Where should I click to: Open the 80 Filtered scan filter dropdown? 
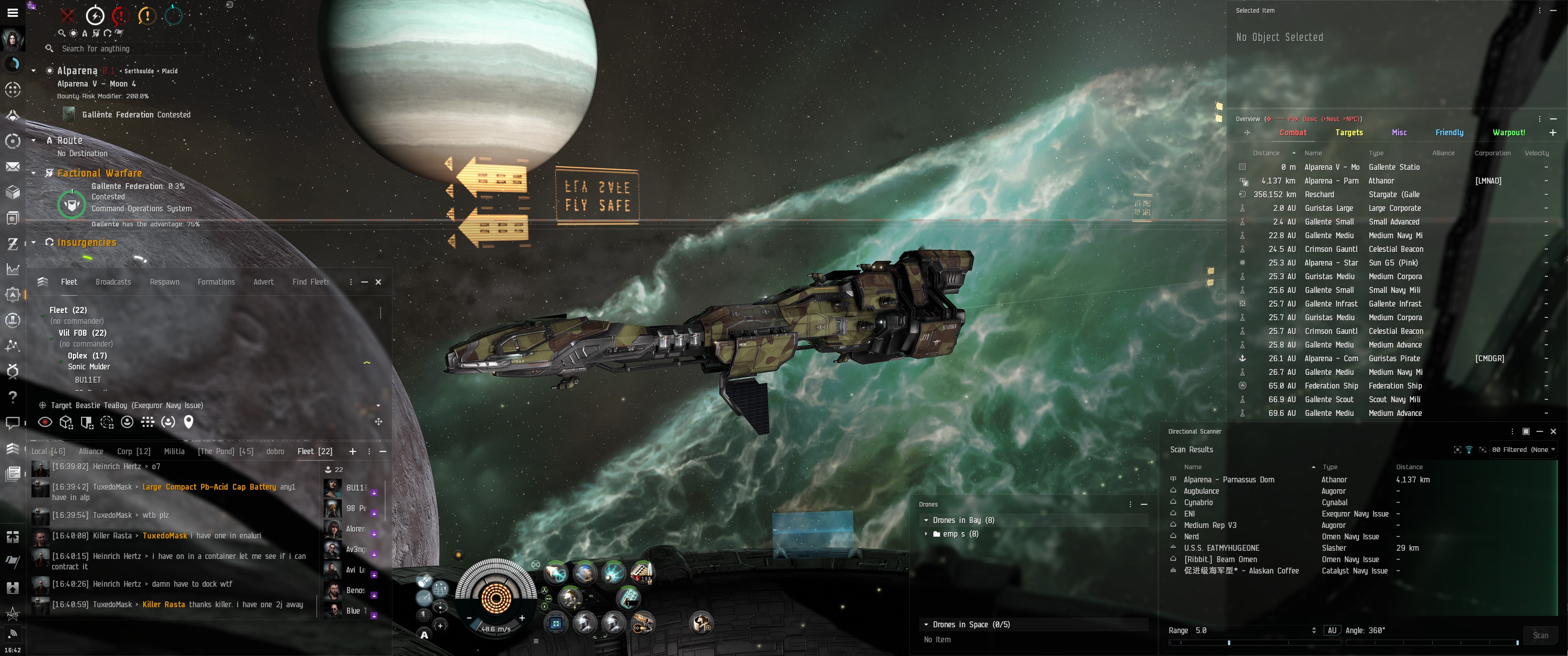pyautogui.click(x=1523, y=450)
